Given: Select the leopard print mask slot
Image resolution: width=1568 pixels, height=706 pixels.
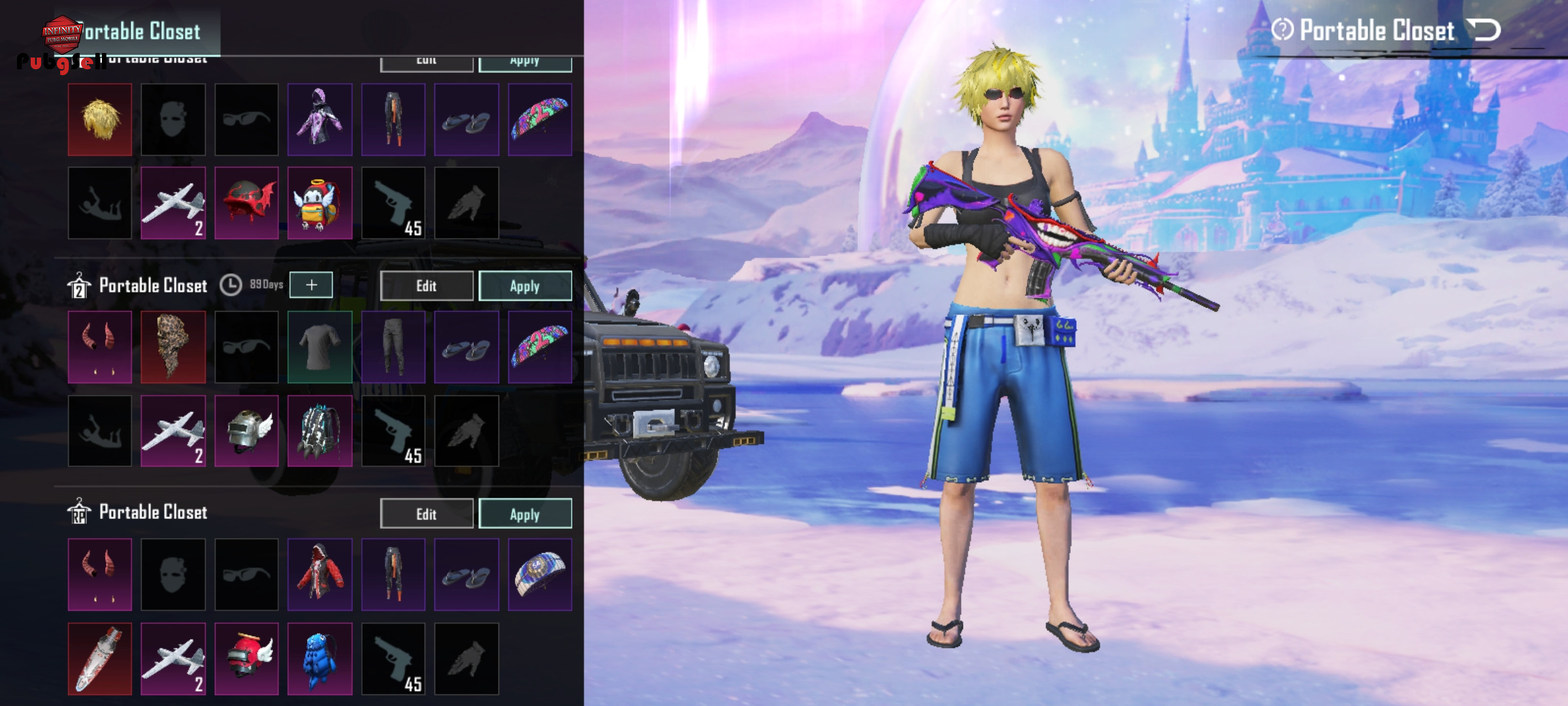Looking at the screenshot, I should (x=173, y=347).
